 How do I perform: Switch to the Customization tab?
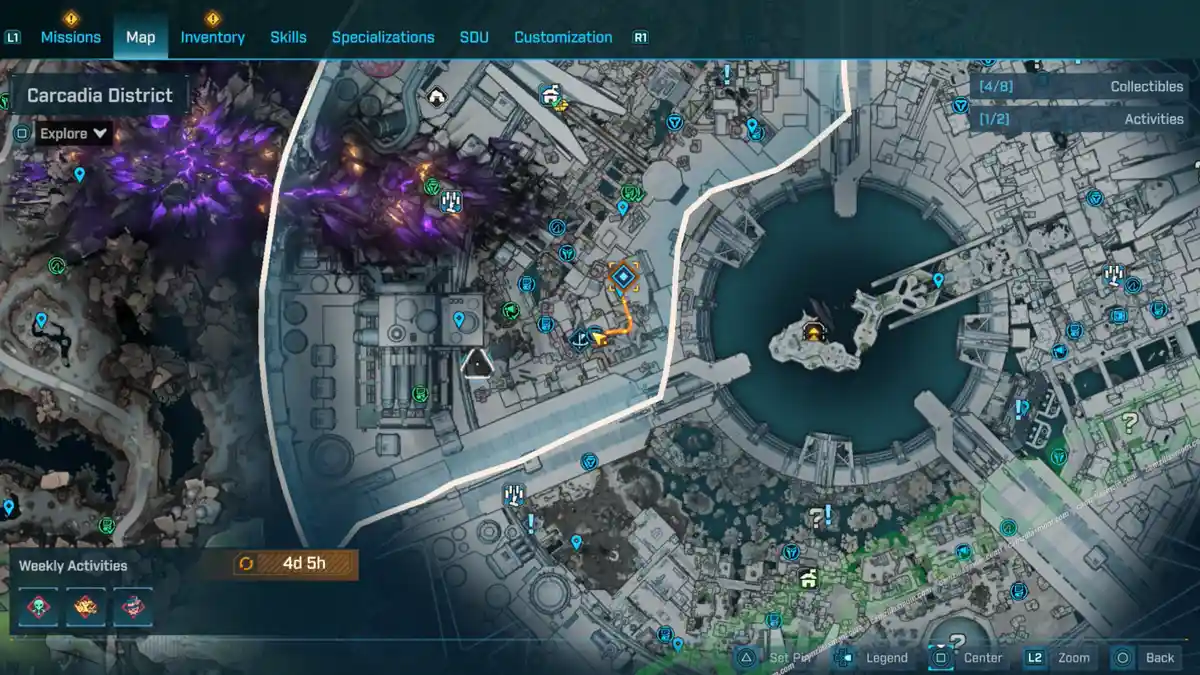coord(563,37)
